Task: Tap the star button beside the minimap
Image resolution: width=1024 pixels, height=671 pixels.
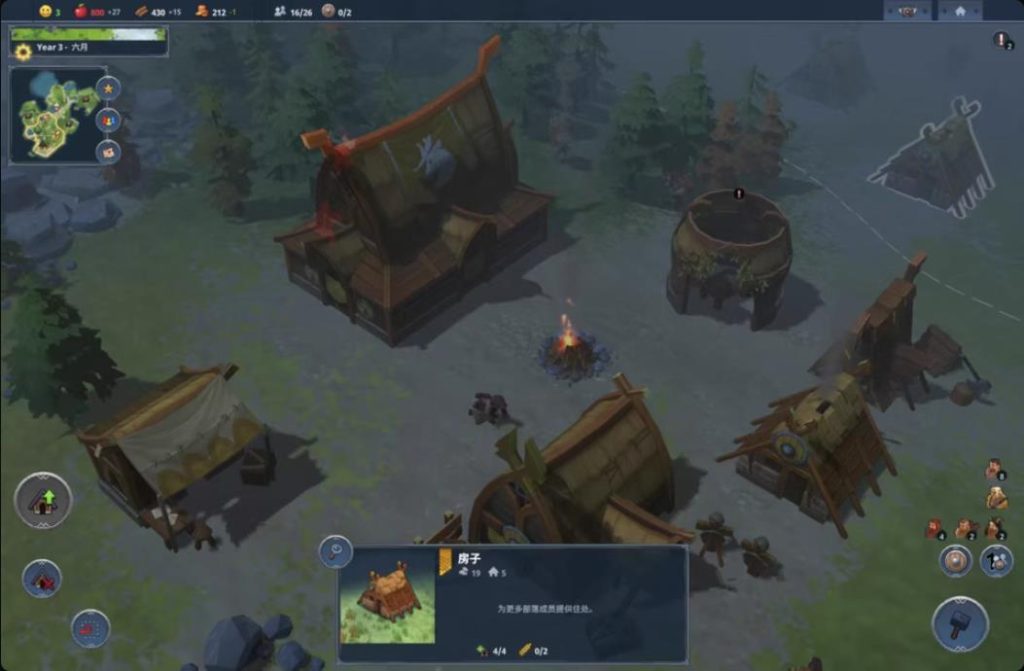Action: click(108, 88)
